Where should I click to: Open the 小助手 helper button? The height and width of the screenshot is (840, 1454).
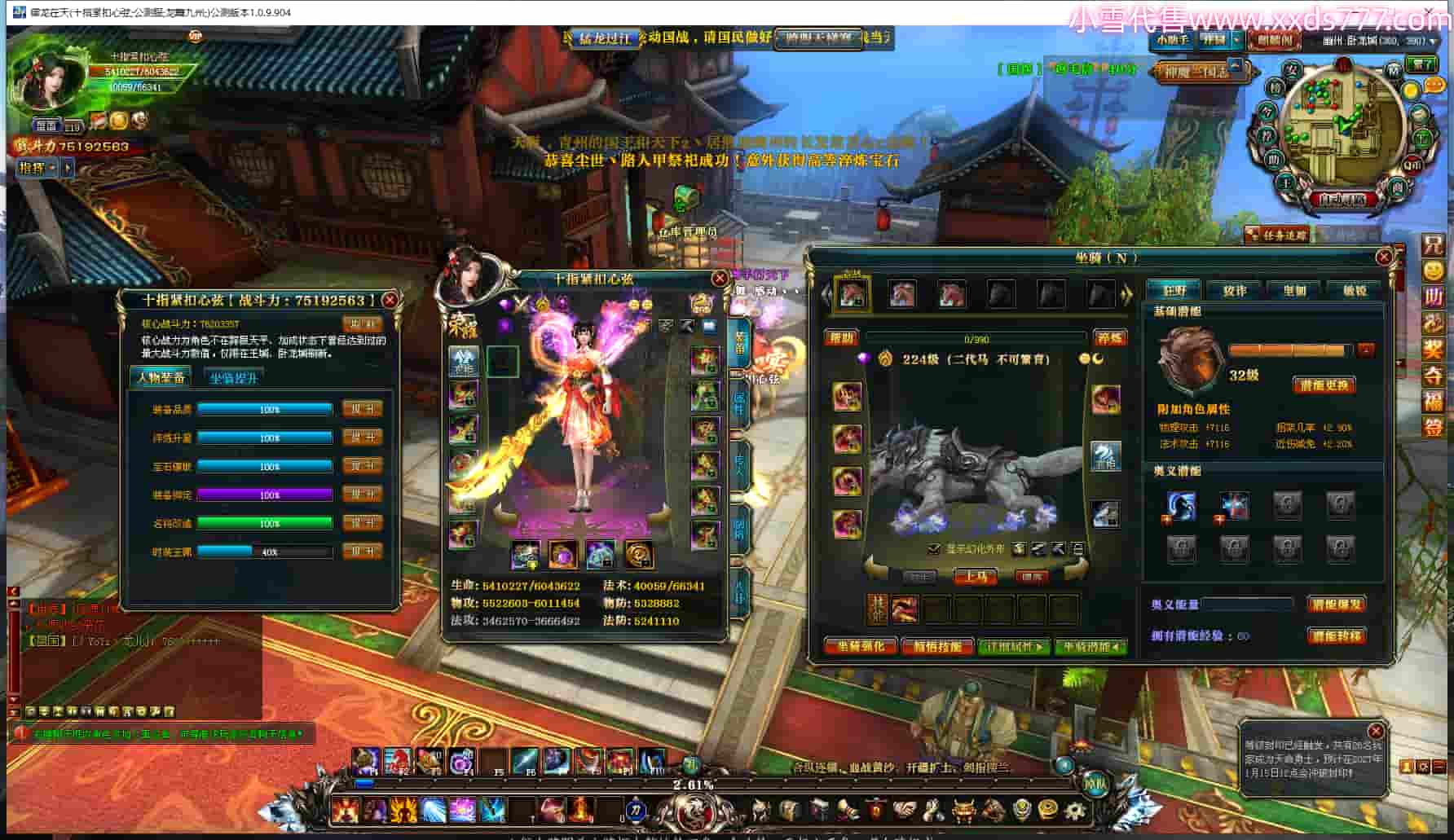1172,39
